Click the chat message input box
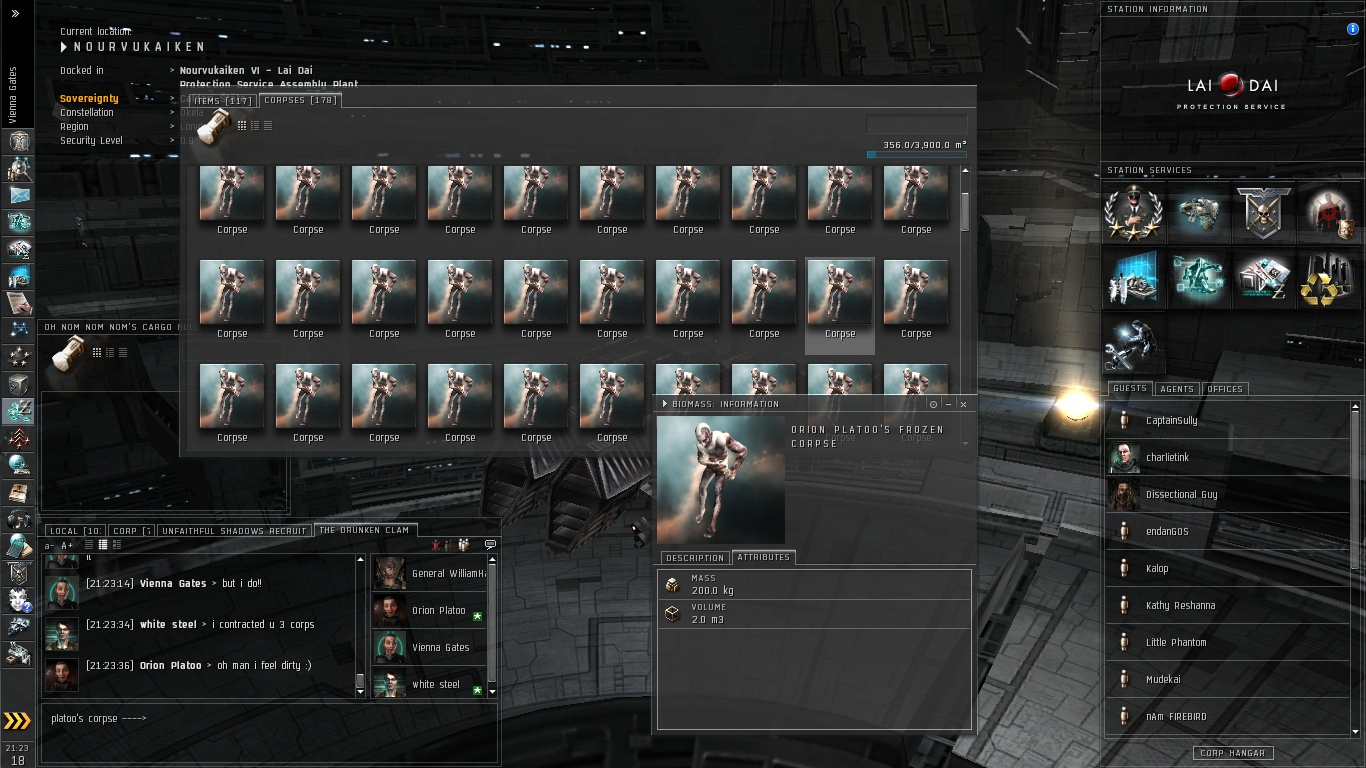The image size is (1366, 768). click(x=268, y=727)
